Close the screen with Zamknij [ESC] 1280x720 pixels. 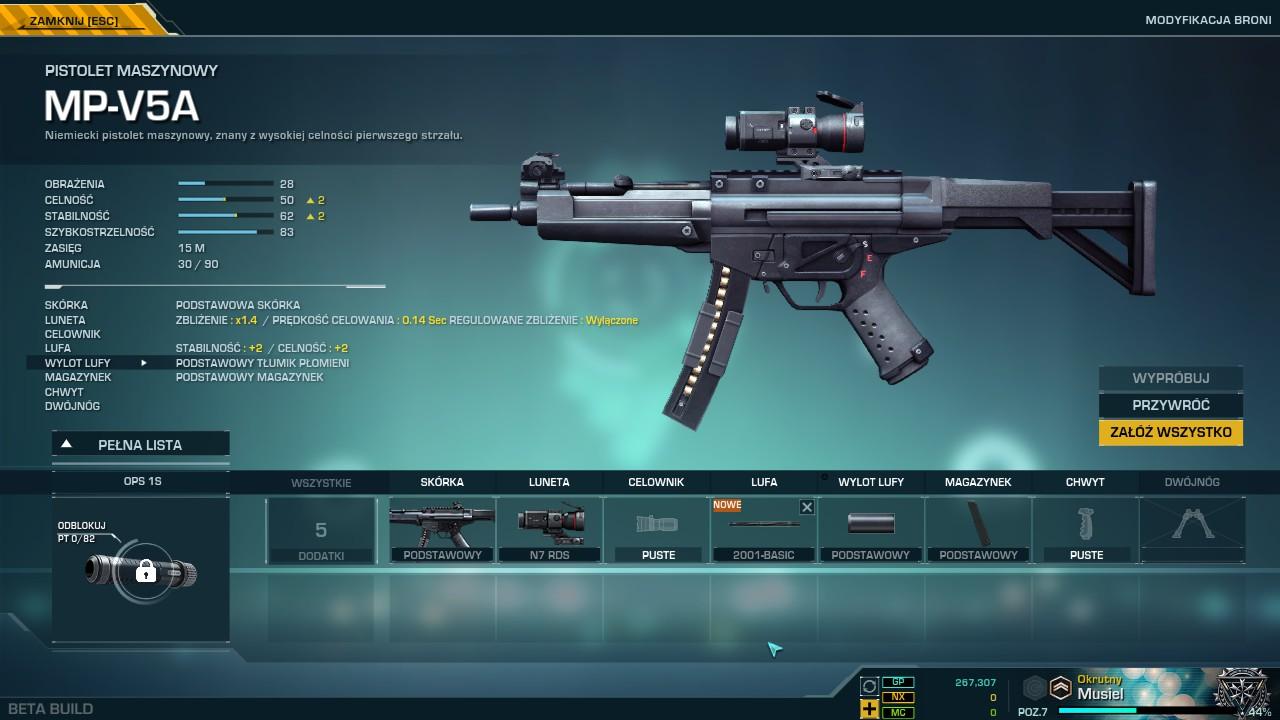click(76, 20)
